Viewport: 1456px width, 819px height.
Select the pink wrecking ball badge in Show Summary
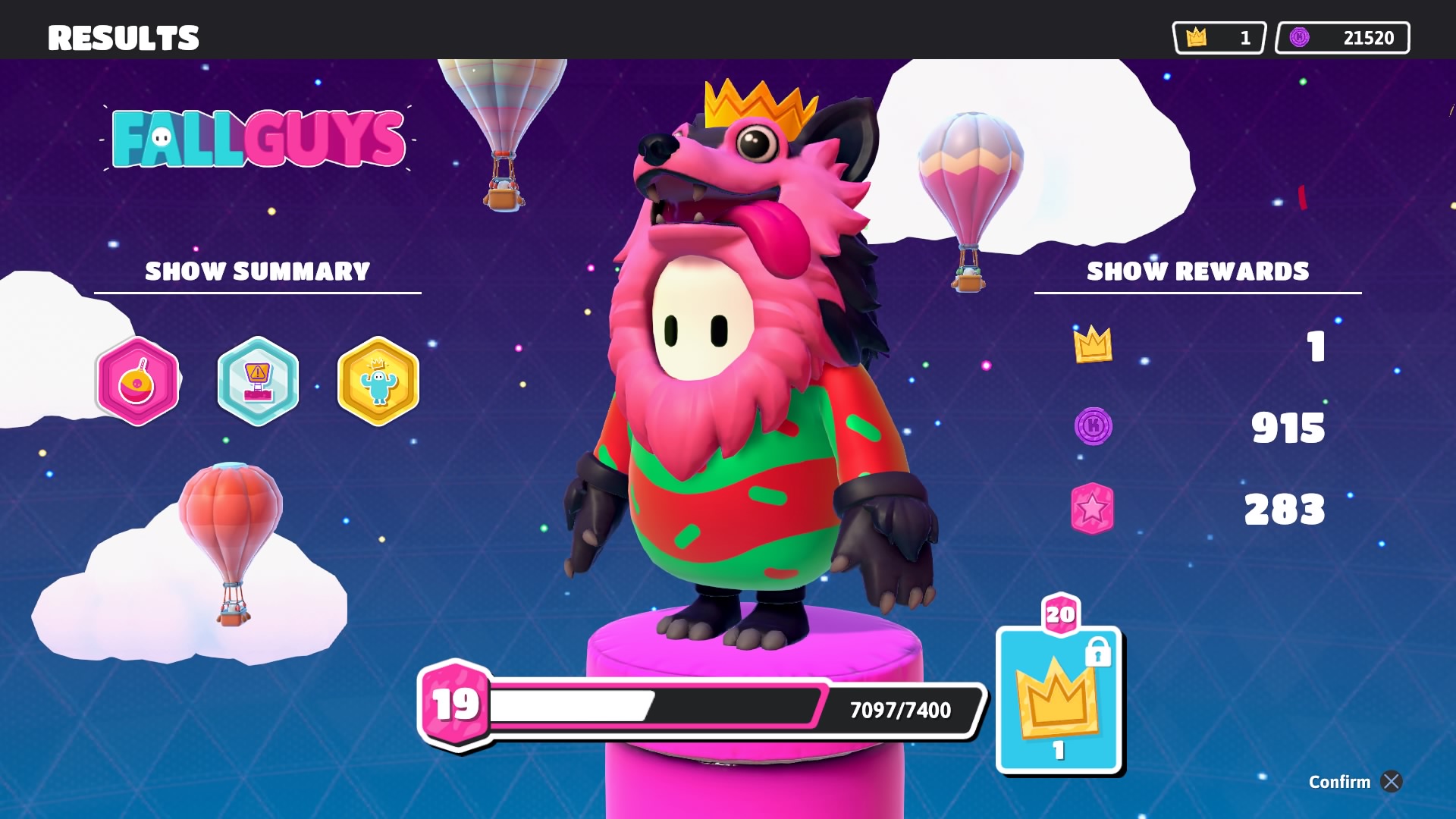point(137,383)
